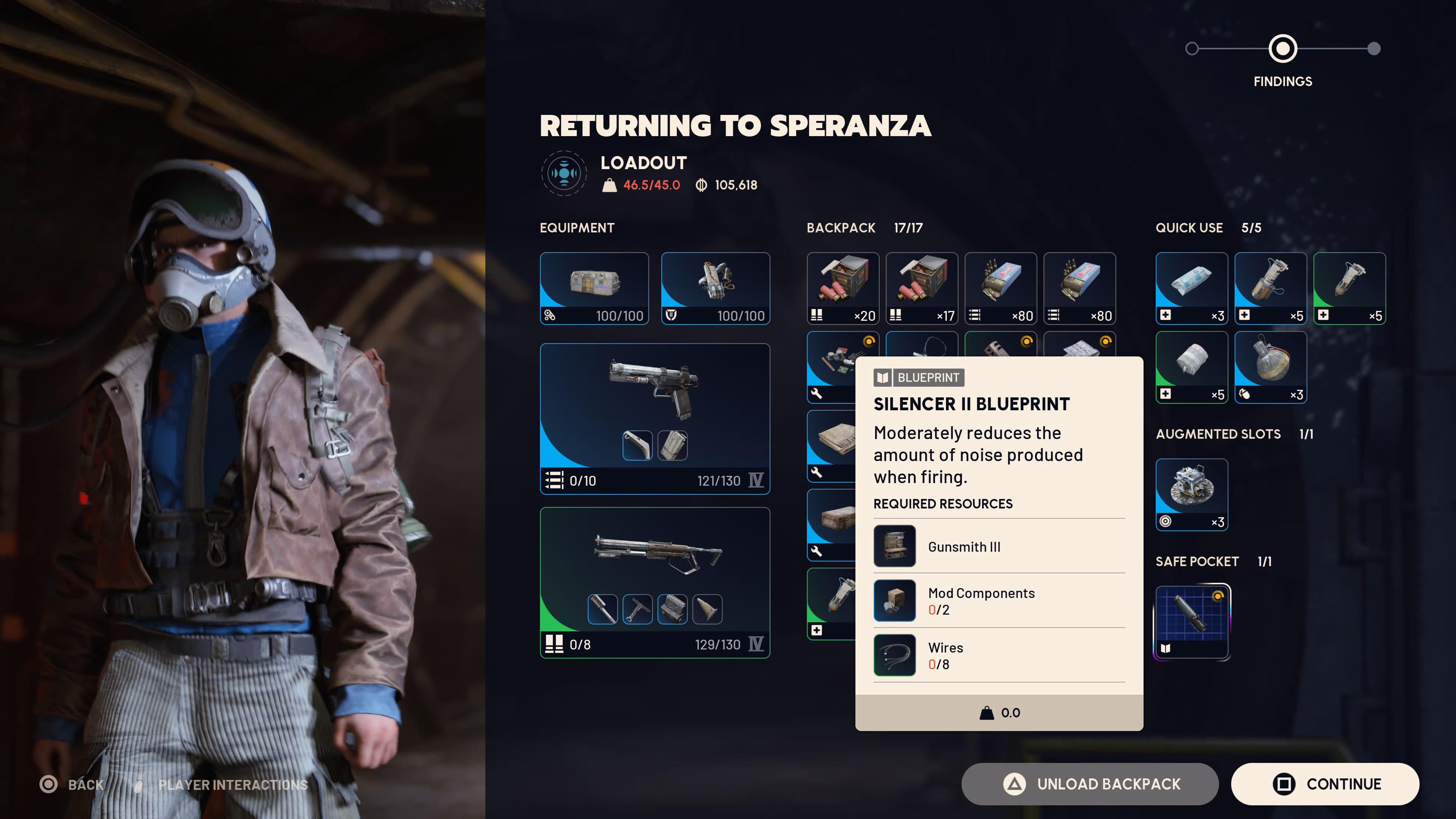Unload the backpack contents

(x=1089, y=784)
